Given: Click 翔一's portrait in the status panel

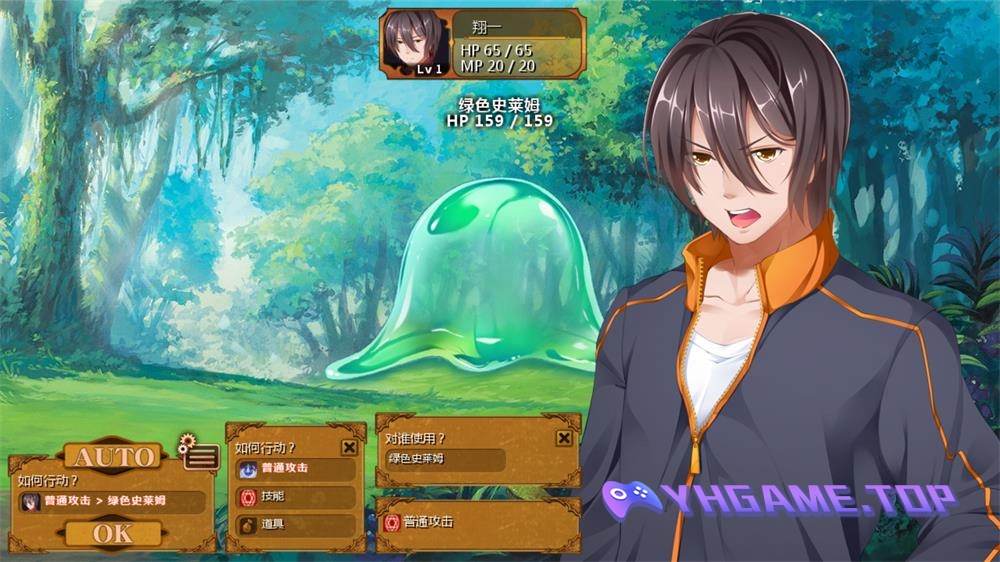Looking at the screenshot, I should pyautogui.click(x=414, y=43).
